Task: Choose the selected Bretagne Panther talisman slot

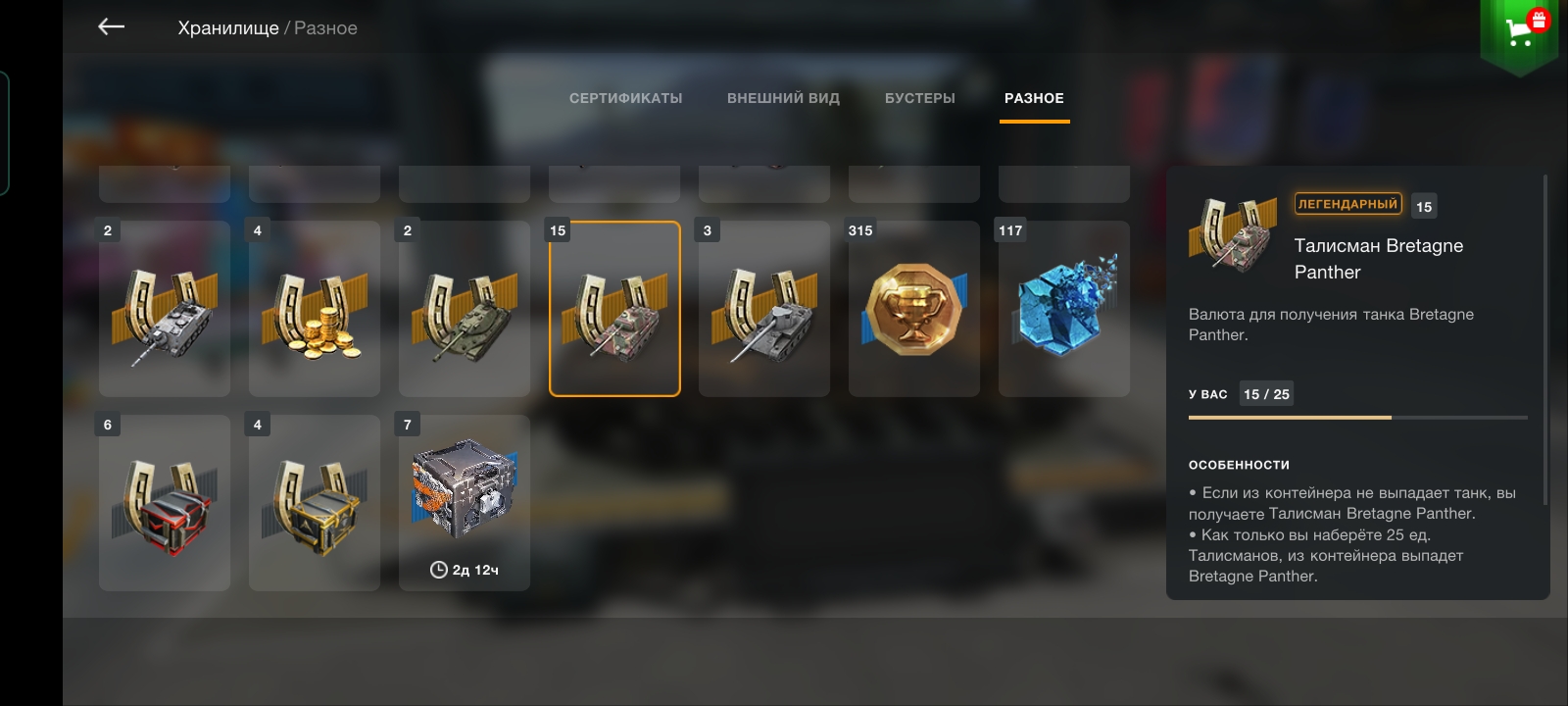Action: [614, 309]
